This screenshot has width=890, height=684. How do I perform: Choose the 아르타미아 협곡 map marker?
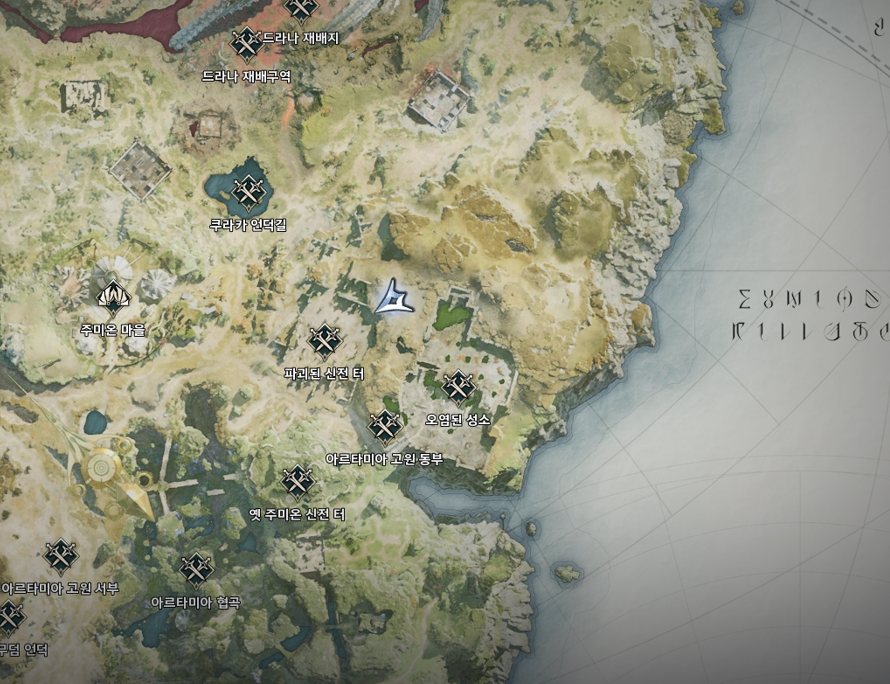point(196,569)
